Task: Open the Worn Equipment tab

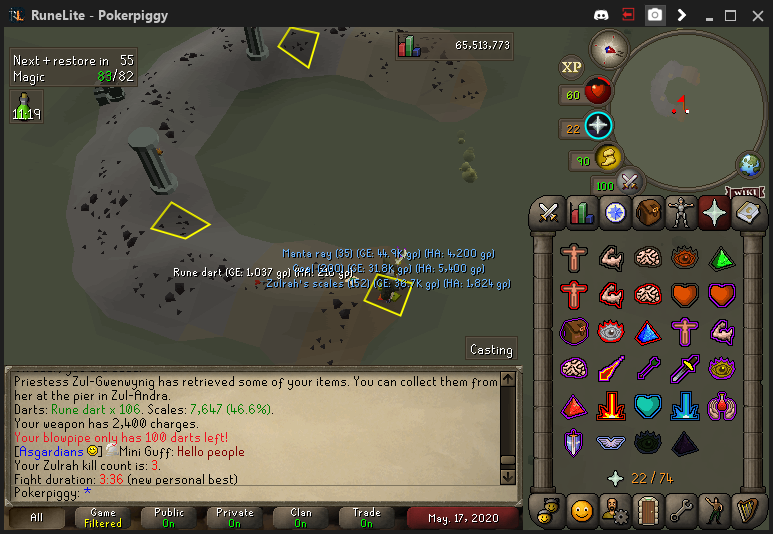Action: tap(682, 212)
